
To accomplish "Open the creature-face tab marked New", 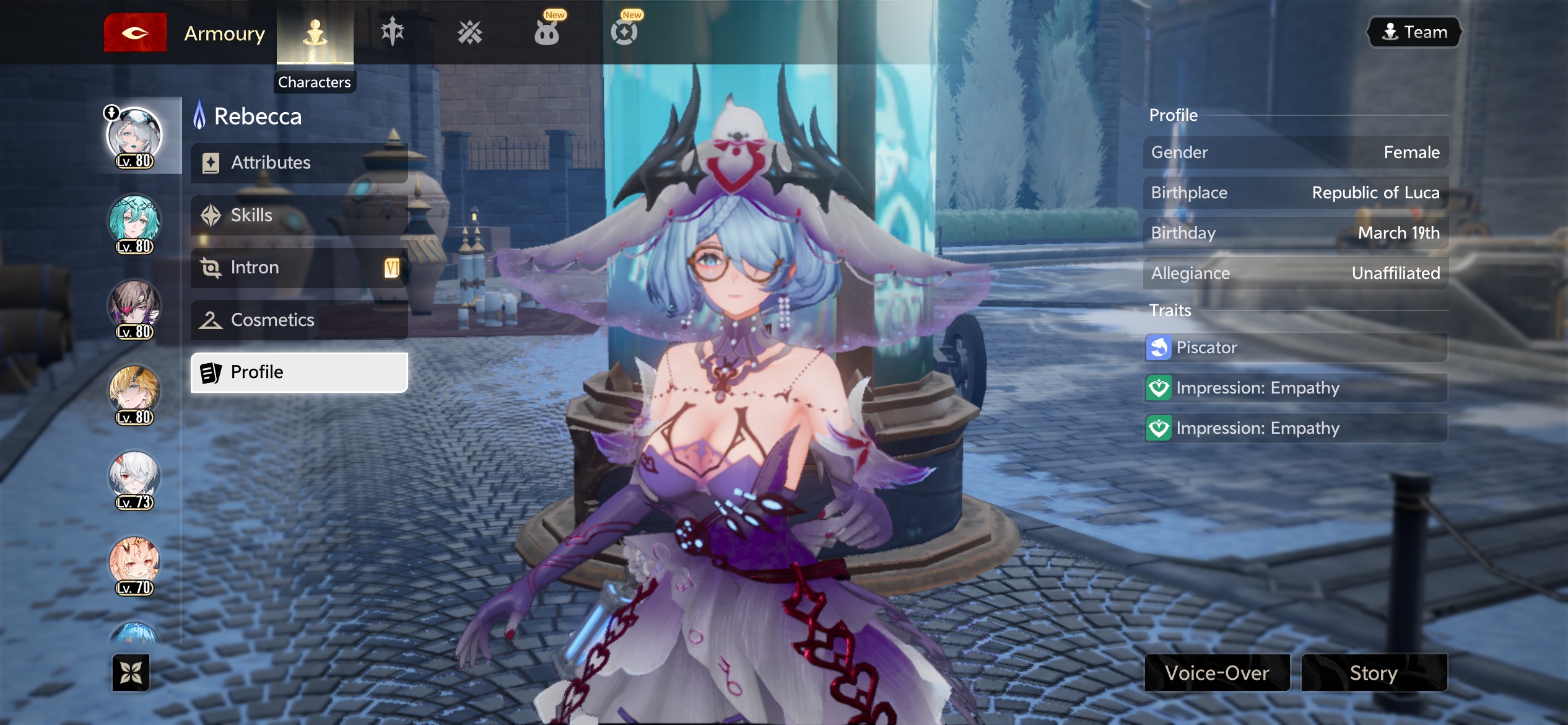I will coord(547,32).
